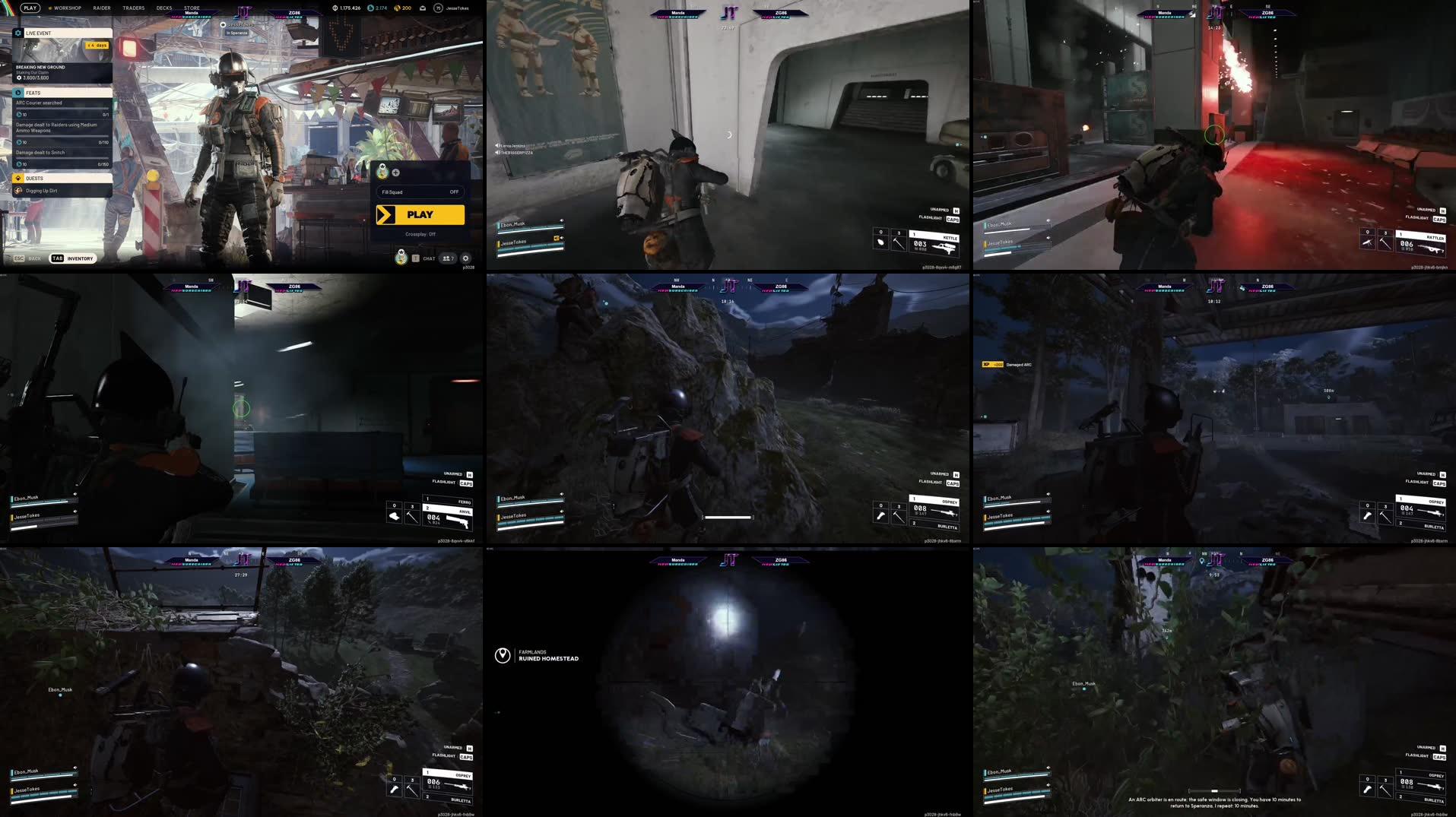1456x817 pixels.
Task: Click the Live Event gear icon
Action: [17, 33]
